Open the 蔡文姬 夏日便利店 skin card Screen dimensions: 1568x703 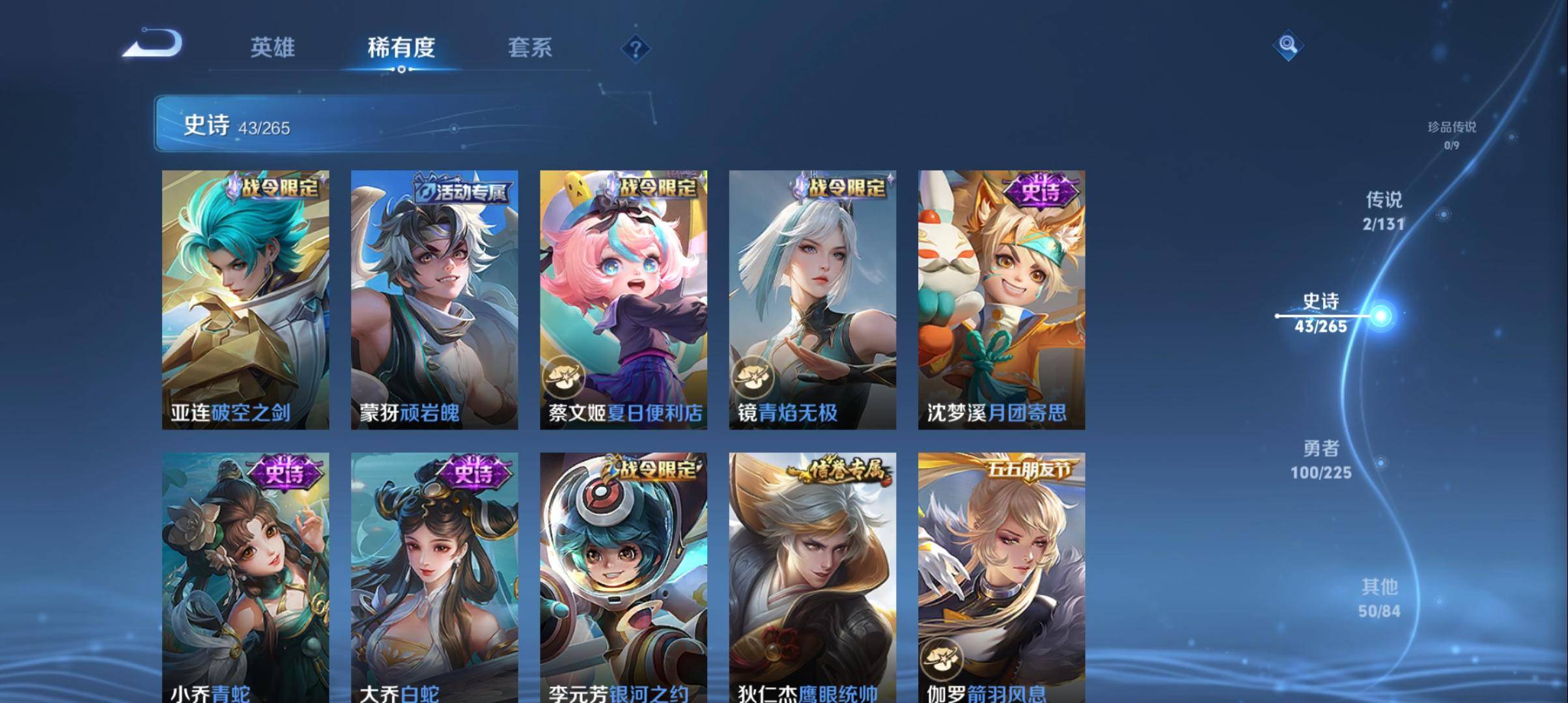click(623, 299)
